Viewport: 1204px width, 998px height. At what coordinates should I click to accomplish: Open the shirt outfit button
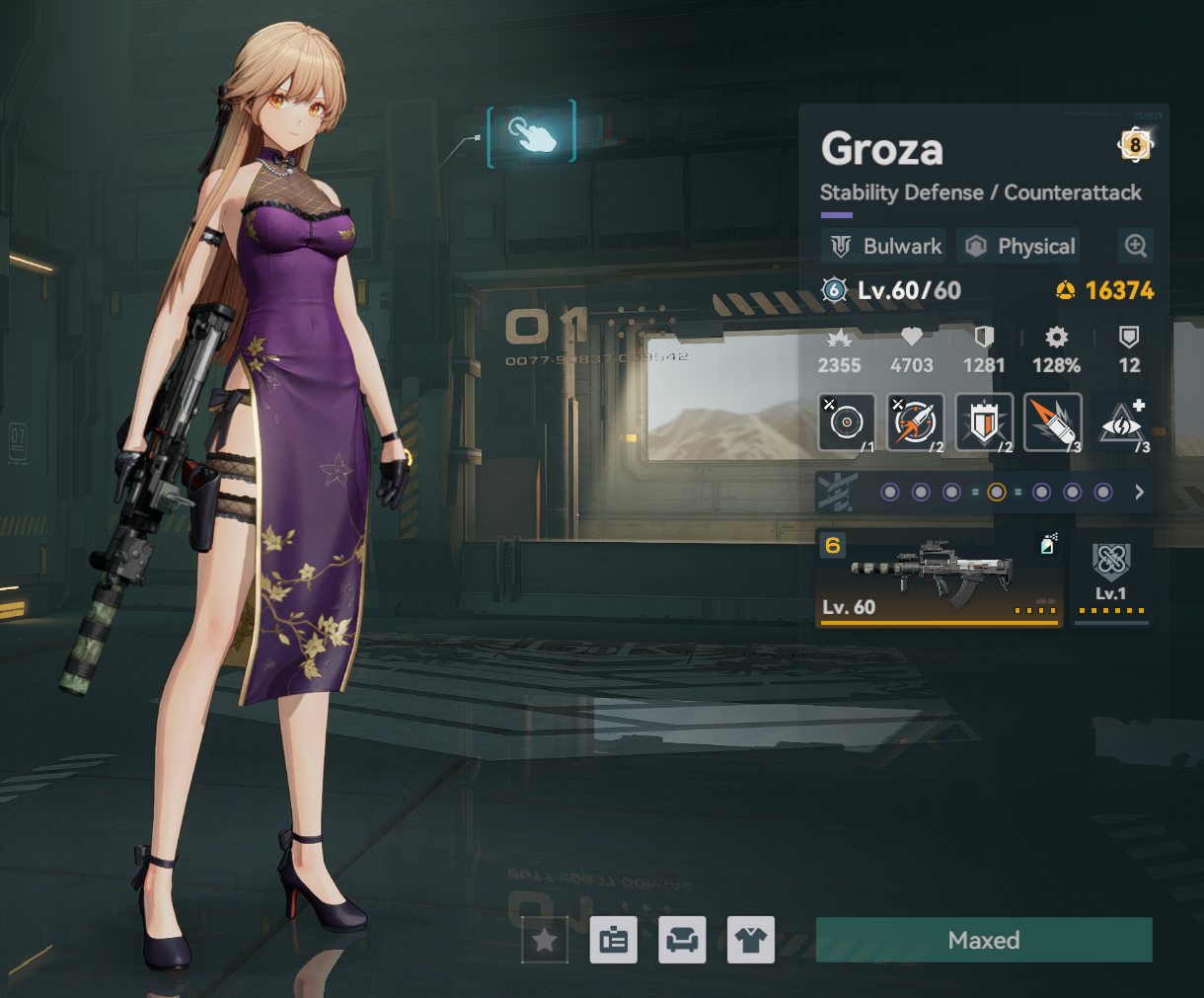750,940
